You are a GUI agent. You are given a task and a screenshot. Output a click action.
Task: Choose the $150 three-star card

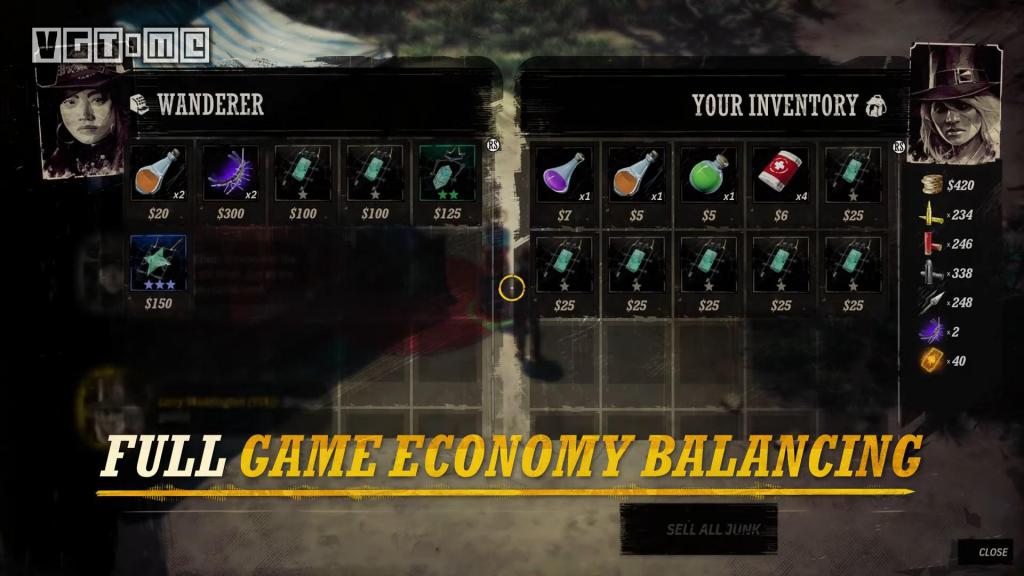tap(159, 264)
